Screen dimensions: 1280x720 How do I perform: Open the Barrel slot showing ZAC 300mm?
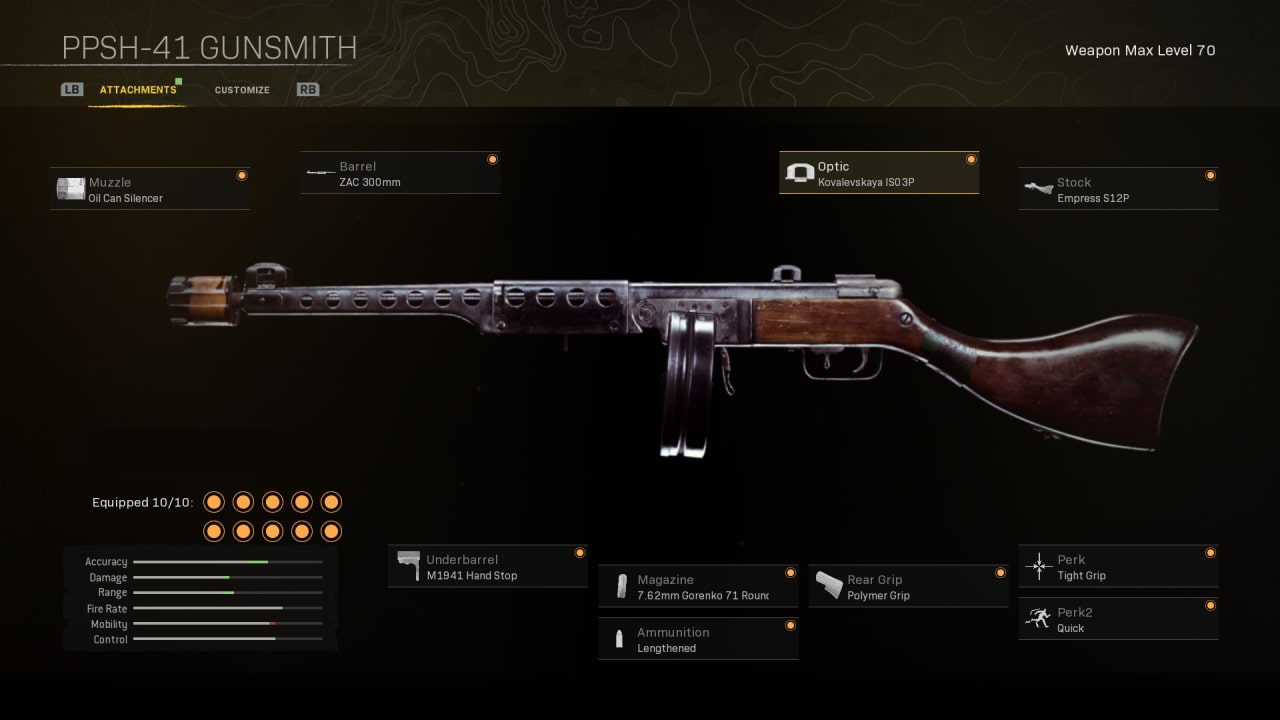pyautogui.click(x=400, y=173)
